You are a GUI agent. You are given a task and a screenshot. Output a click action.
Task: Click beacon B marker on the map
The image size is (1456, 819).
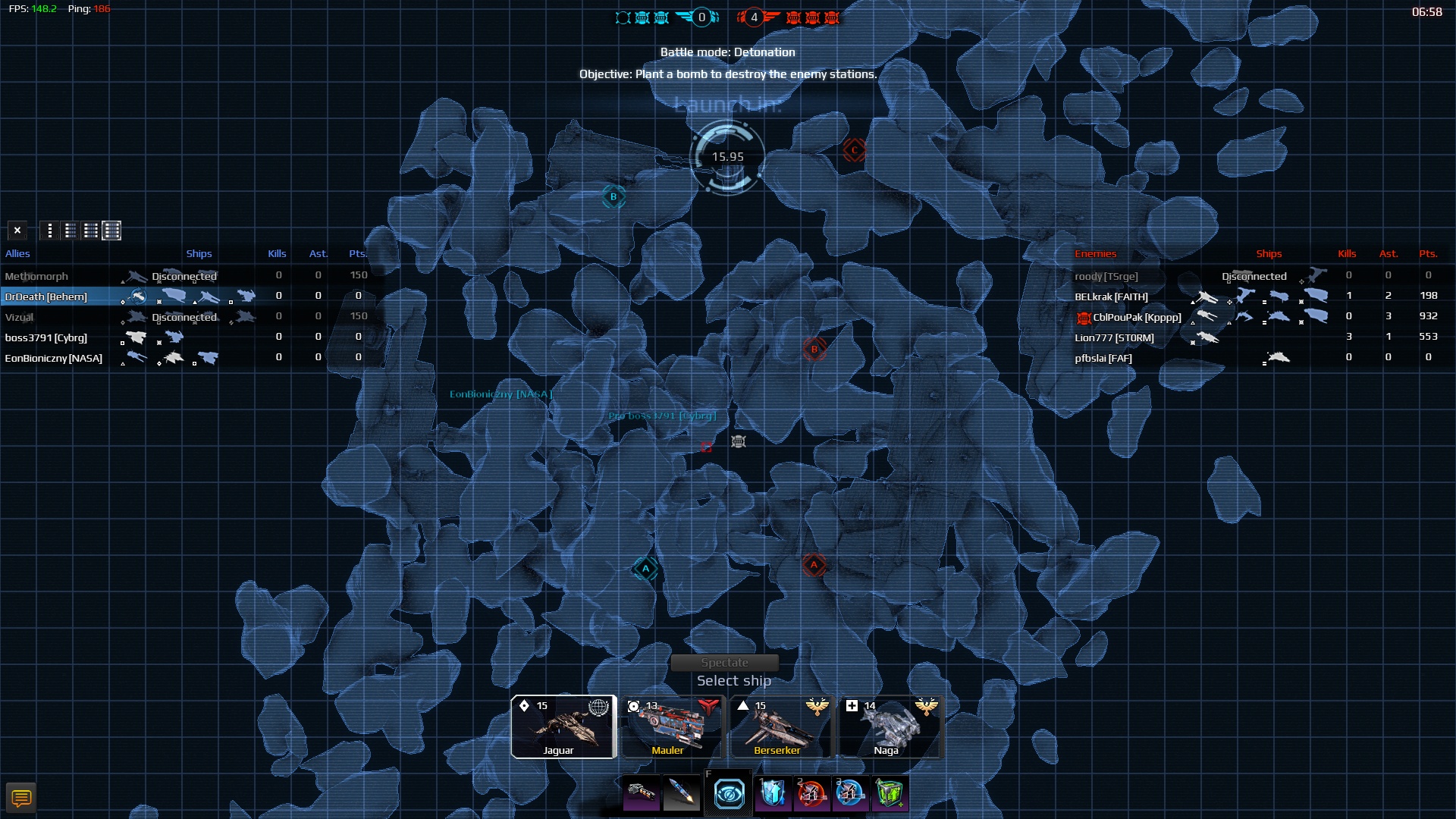coord(613,197)
